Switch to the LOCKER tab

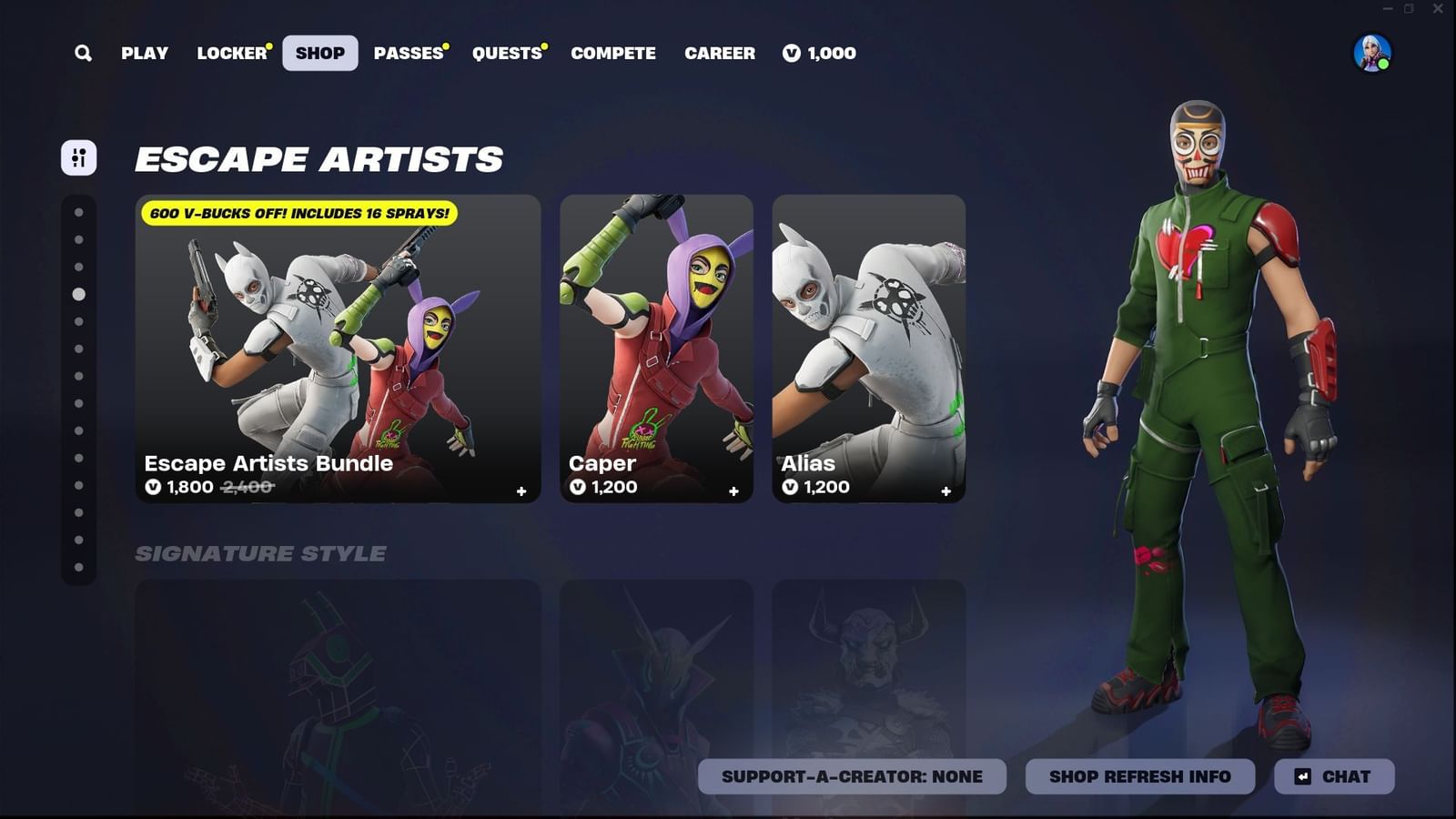pyautogui.click(x=229, y=53)
